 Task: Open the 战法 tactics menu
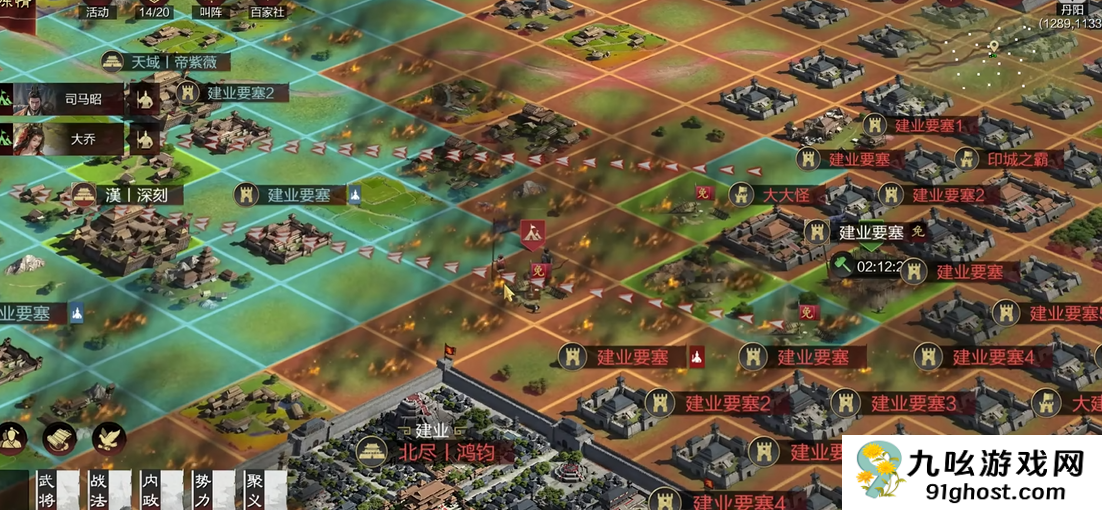(x=98, y=488)
